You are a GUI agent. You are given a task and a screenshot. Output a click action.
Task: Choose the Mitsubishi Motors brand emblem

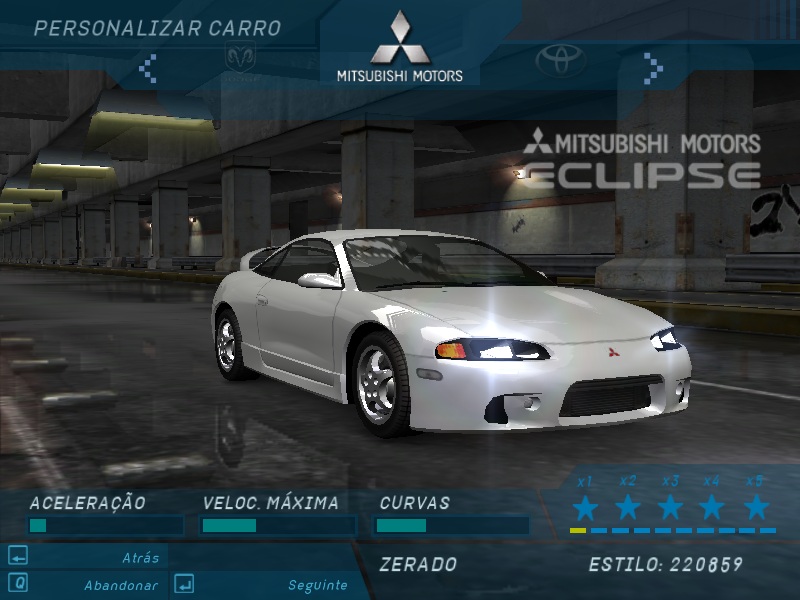tap(399, 47)
